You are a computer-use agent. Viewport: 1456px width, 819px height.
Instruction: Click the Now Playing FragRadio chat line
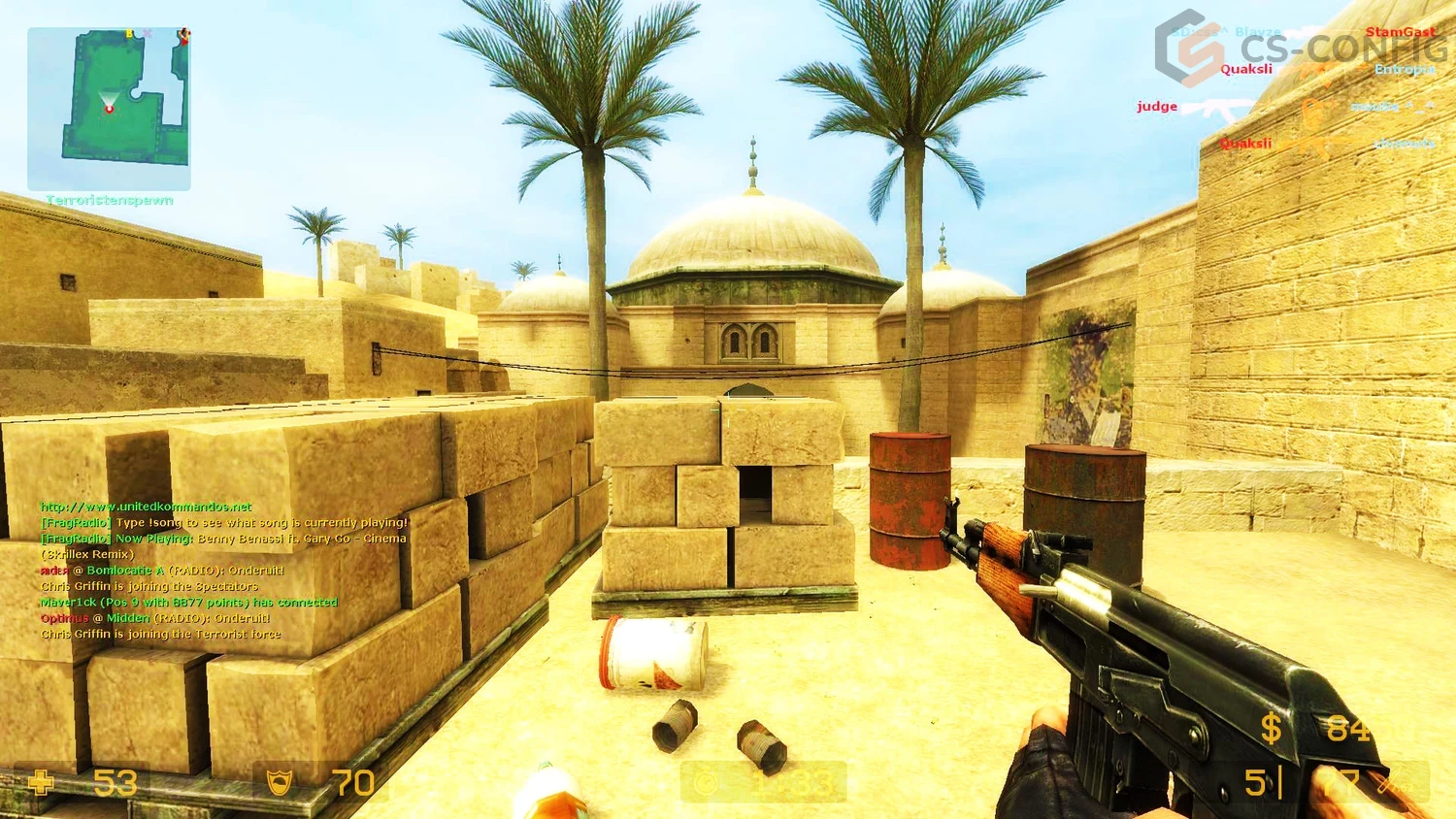tap(223, 538)
